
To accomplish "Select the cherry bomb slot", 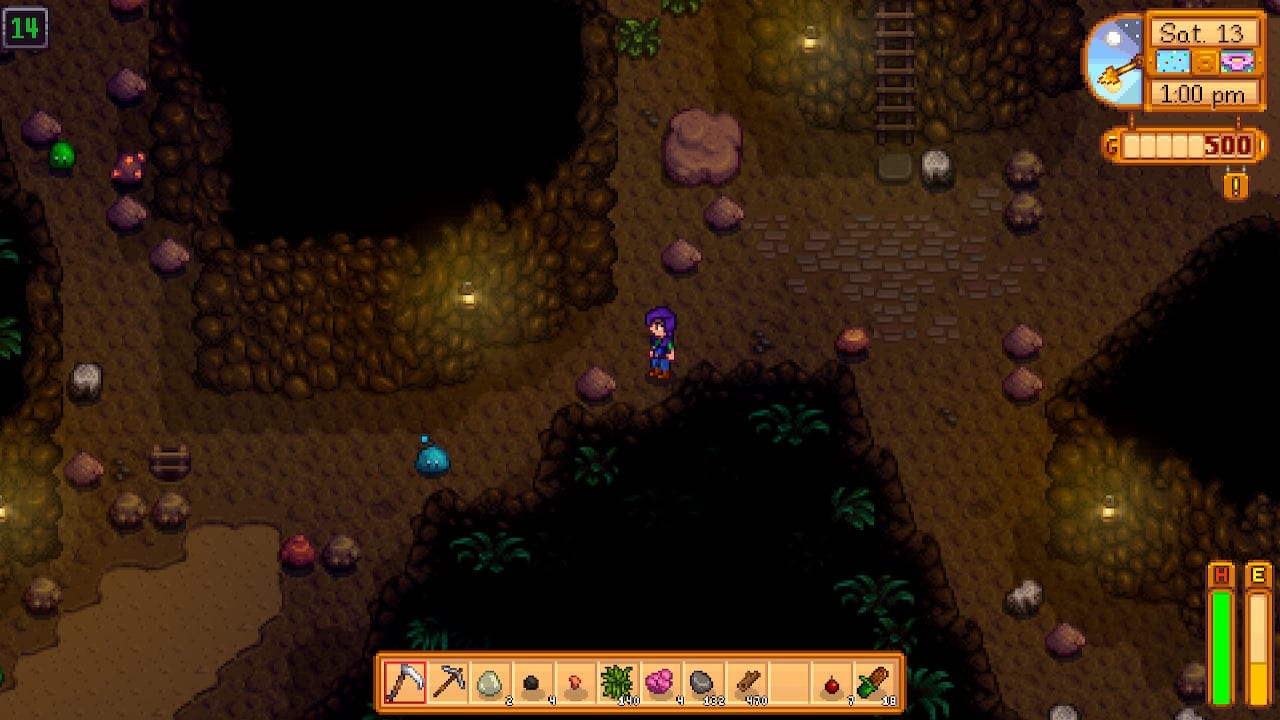I will tap(832, 683).
